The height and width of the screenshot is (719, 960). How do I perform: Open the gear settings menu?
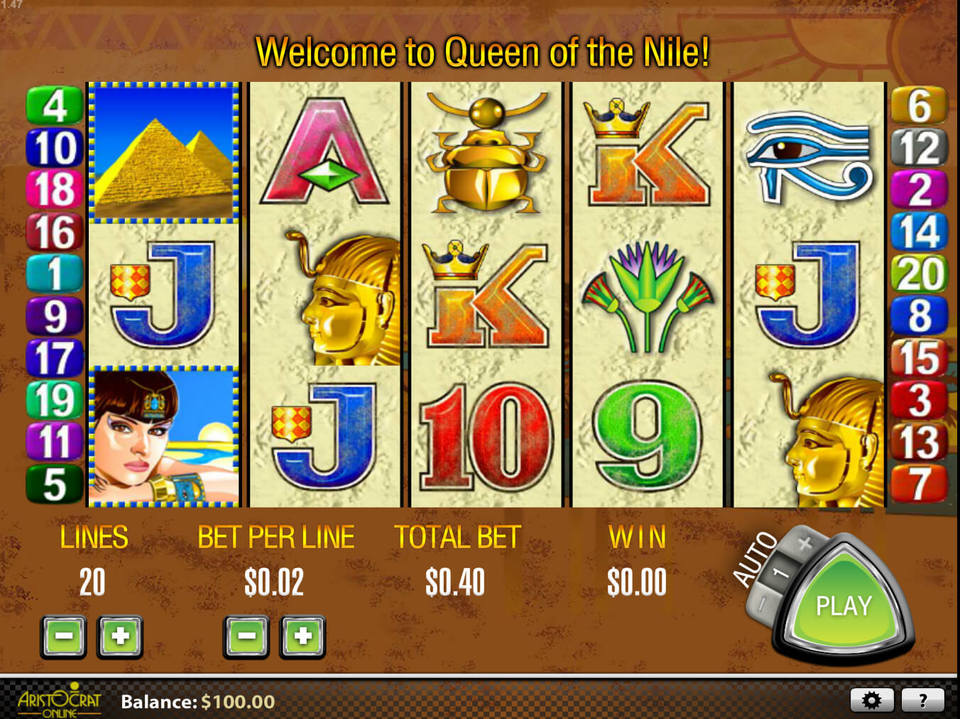[872, 700]
